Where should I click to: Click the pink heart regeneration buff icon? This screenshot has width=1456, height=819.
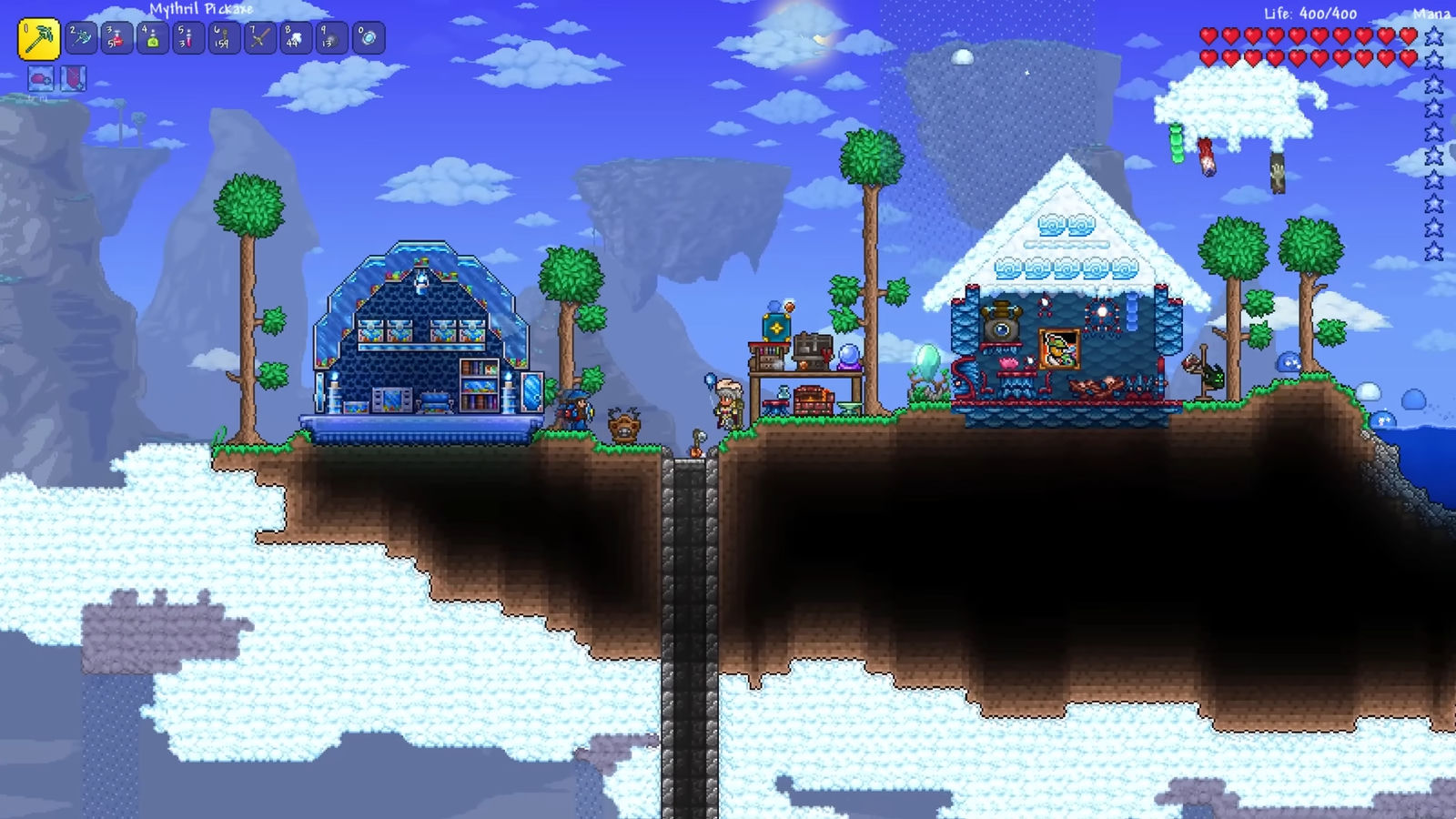[40, 79]
